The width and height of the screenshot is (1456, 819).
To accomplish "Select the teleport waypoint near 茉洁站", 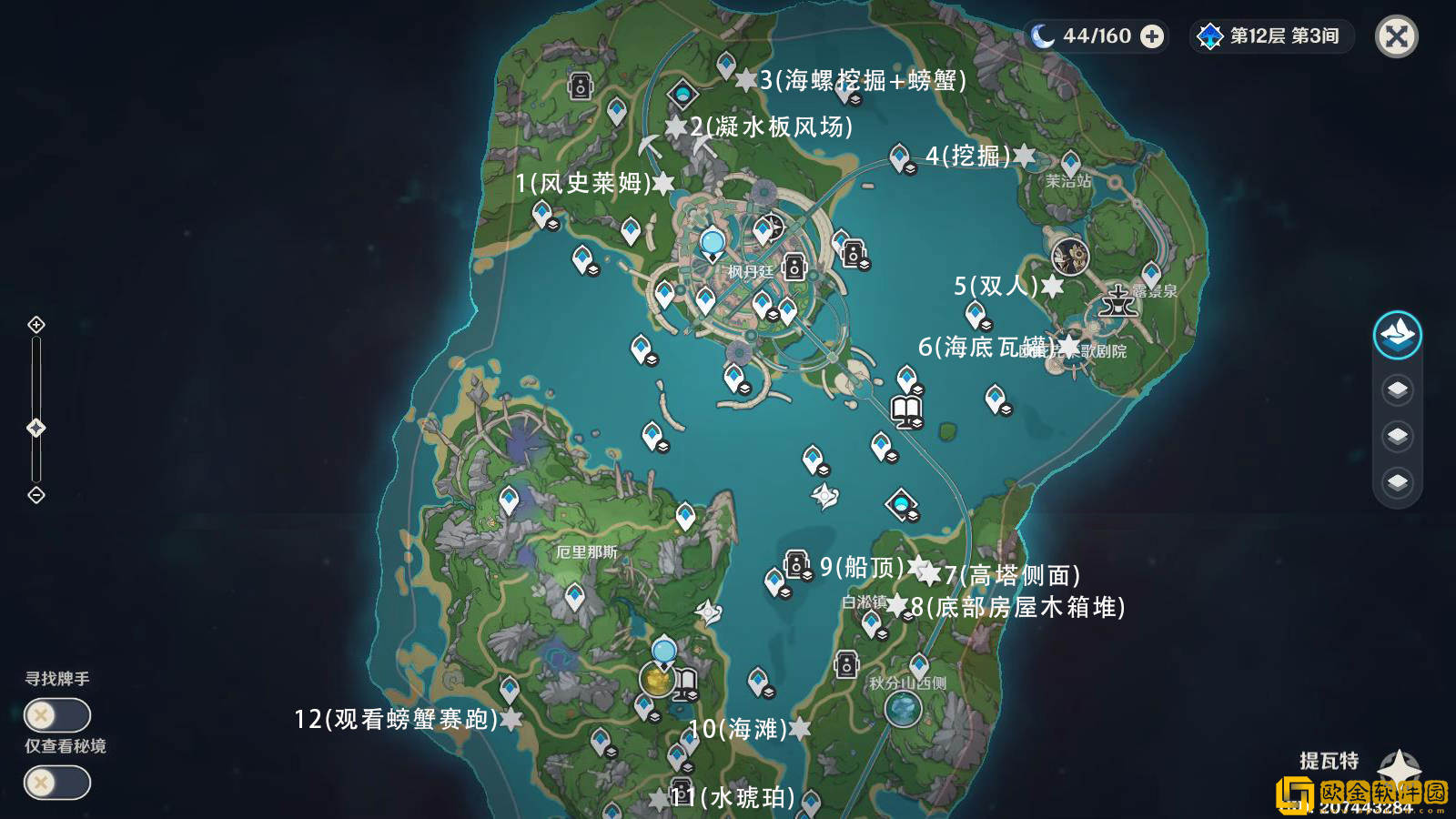I will pyautogui.click(x=1071, y=162).
